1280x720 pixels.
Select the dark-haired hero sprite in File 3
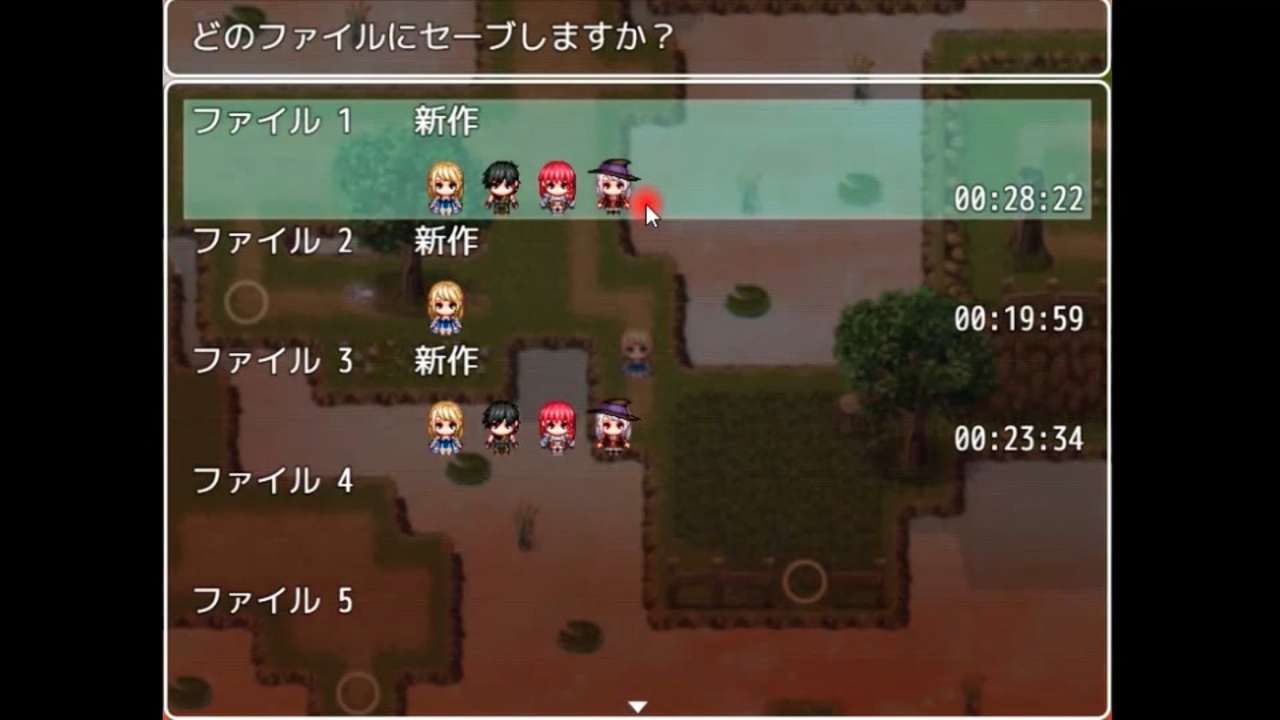pyautogui.click(x=501, y=425)
